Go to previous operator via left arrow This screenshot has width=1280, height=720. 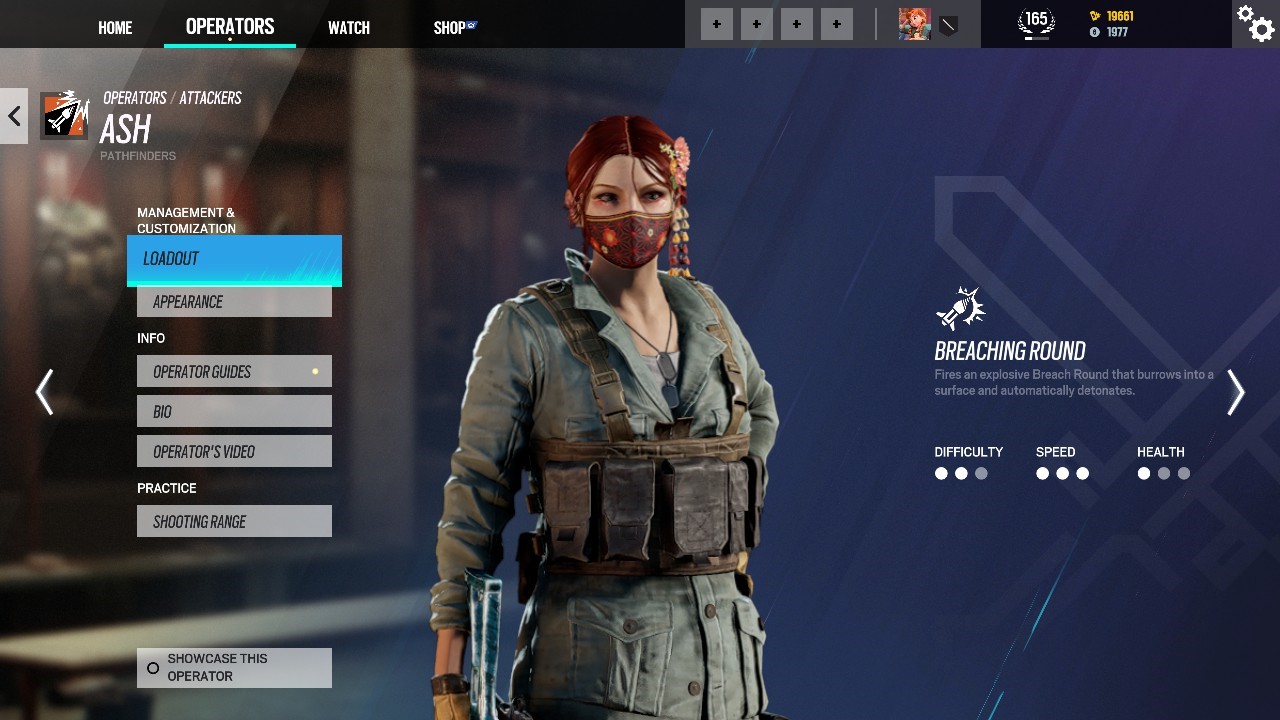click(x=45, y=392)
